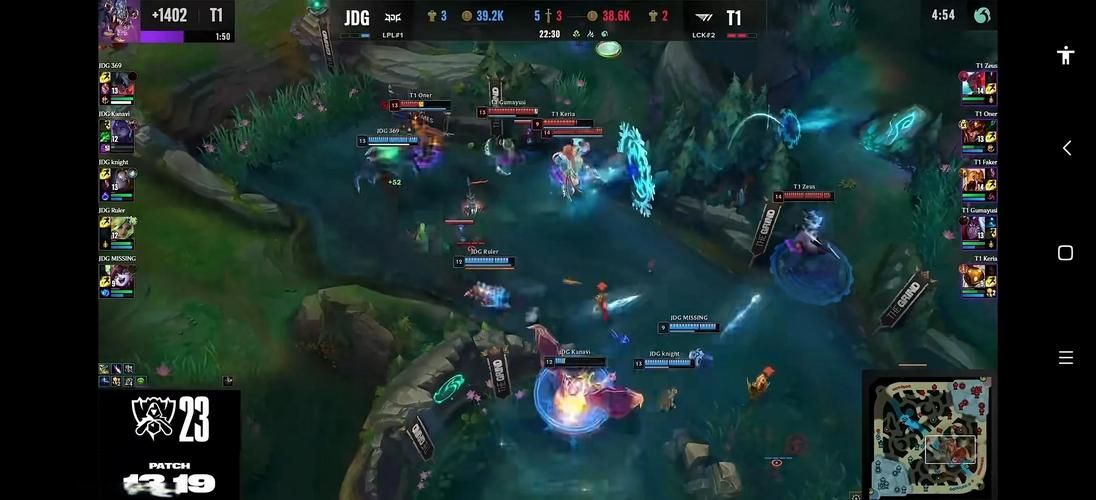The width and height of the screenshot is (1096, 500).
Task: Tap the square Android navigation button
Action: pos(1065,253)
